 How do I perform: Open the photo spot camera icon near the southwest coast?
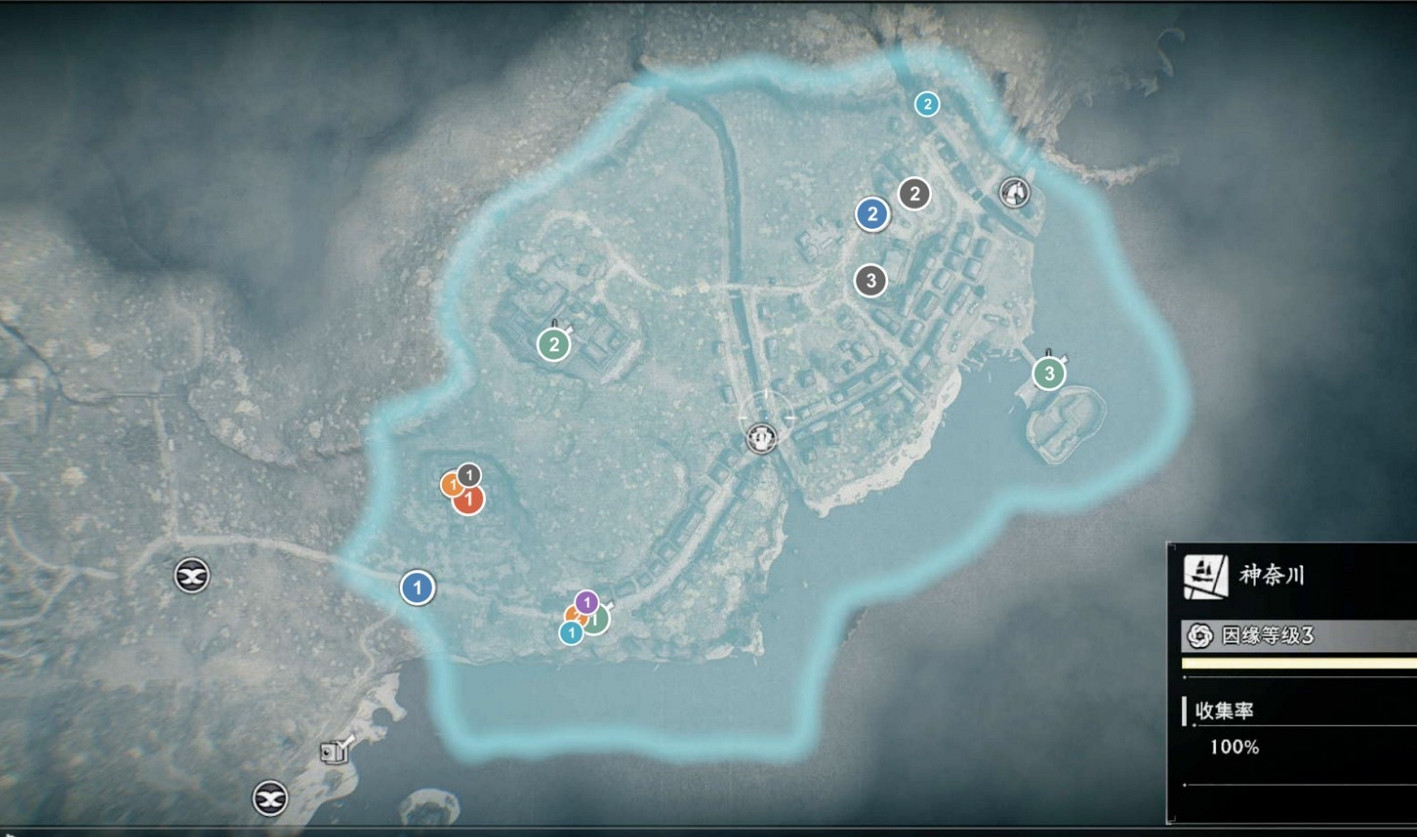pyautogui.click(x=333, y=751)
